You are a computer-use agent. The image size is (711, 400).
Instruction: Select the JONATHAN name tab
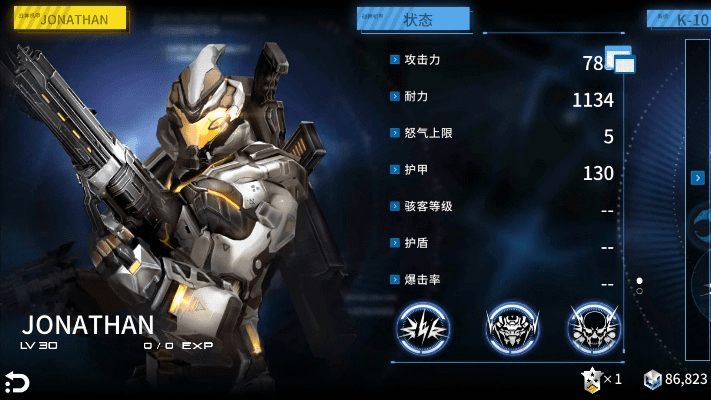pyautogui.click(x=69, y=19)
